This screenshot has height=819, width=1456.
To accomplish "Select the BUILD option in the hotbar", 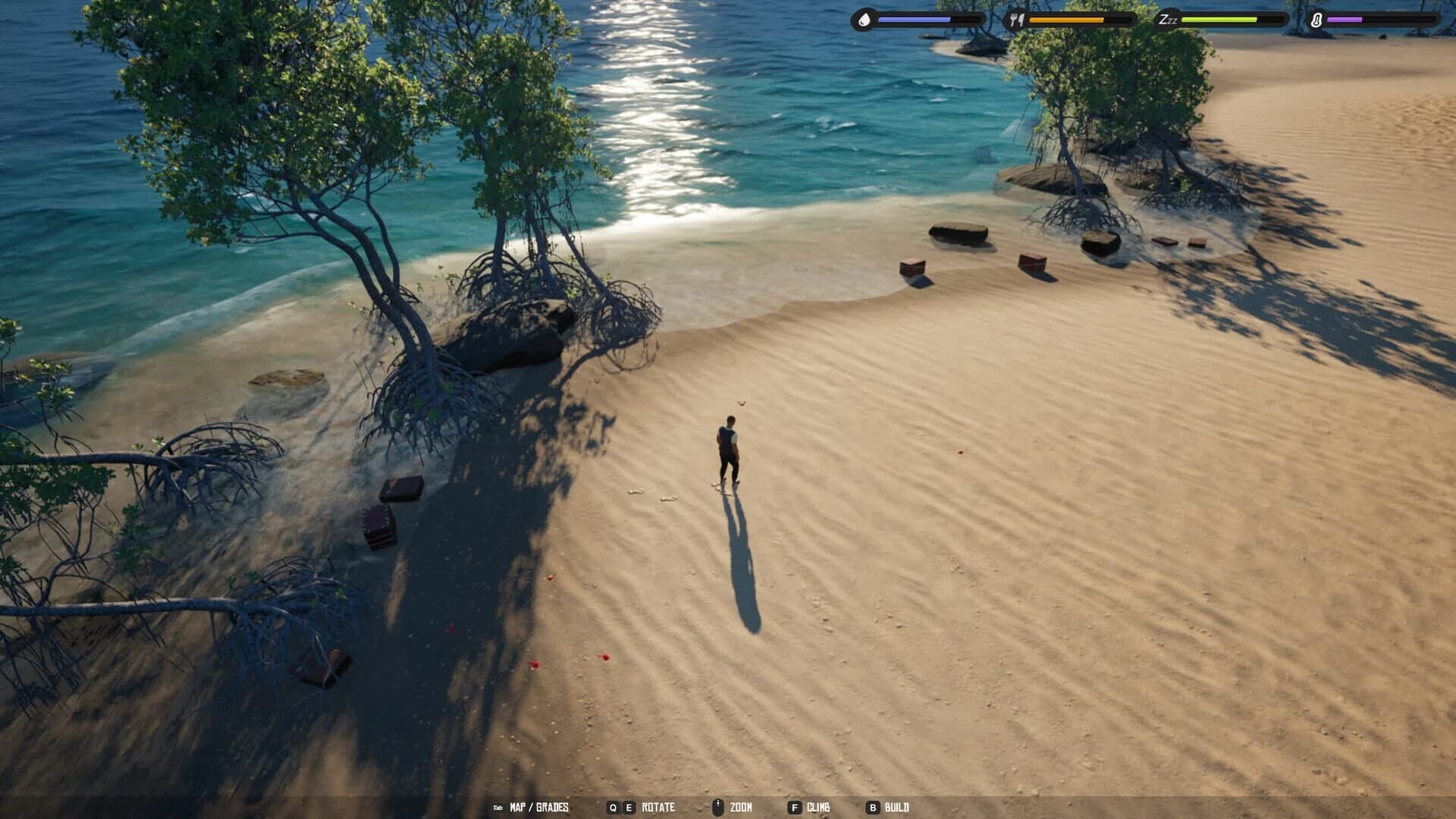I will point(899,808).
